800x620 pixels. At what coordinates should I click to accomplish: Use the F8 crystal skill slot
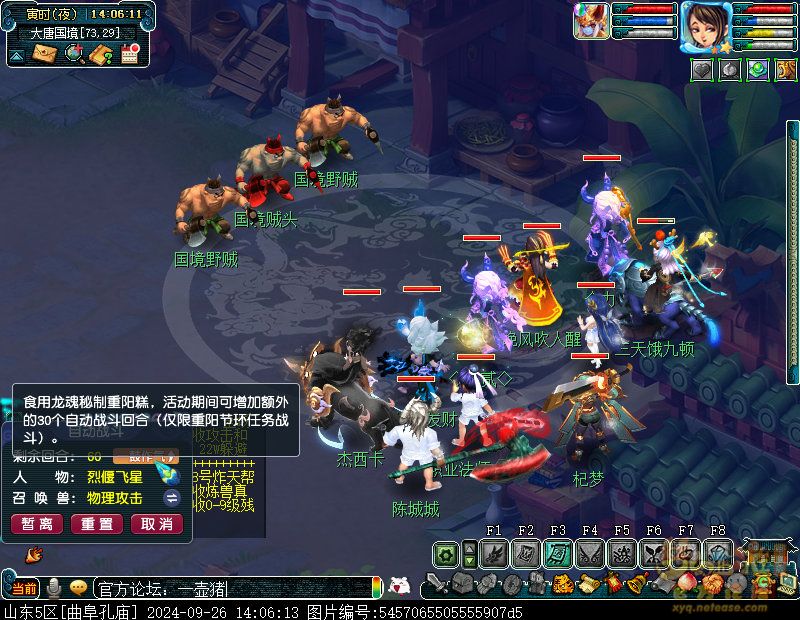coord(717,553)
